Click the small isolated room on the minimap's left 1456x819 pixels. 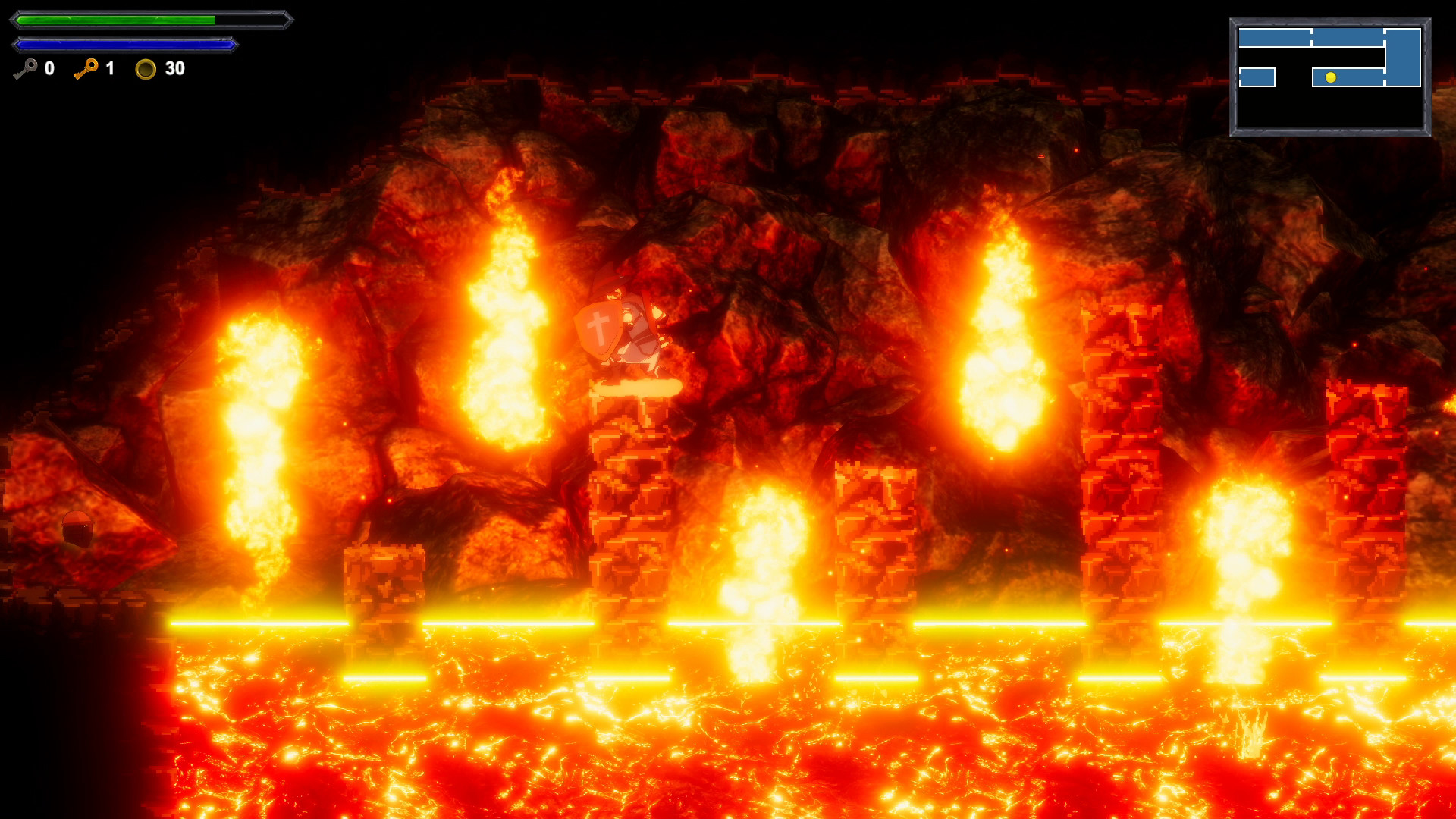click(1257, 77)
